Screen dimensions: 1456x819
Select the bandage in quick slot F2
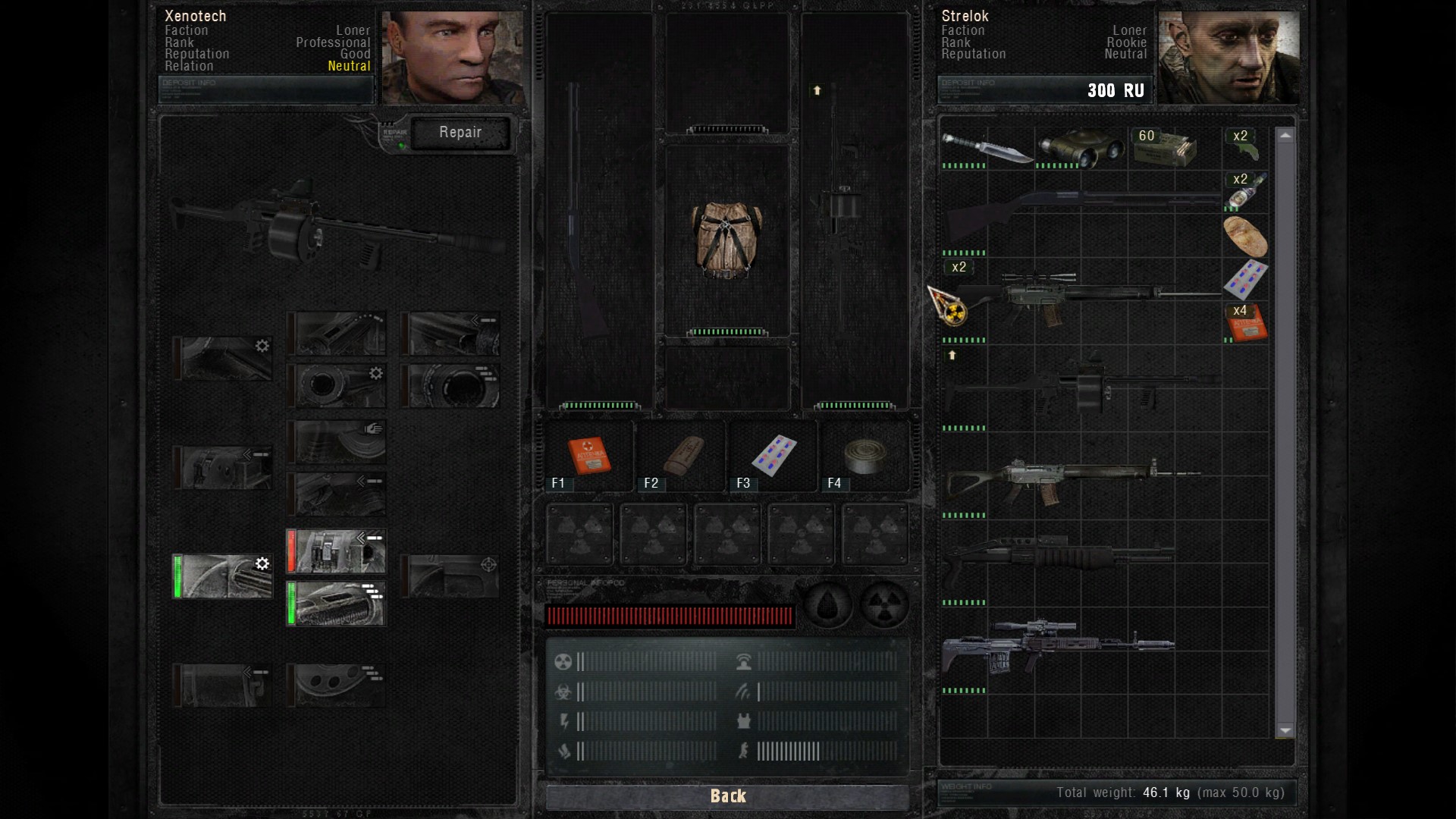point(682,456)
